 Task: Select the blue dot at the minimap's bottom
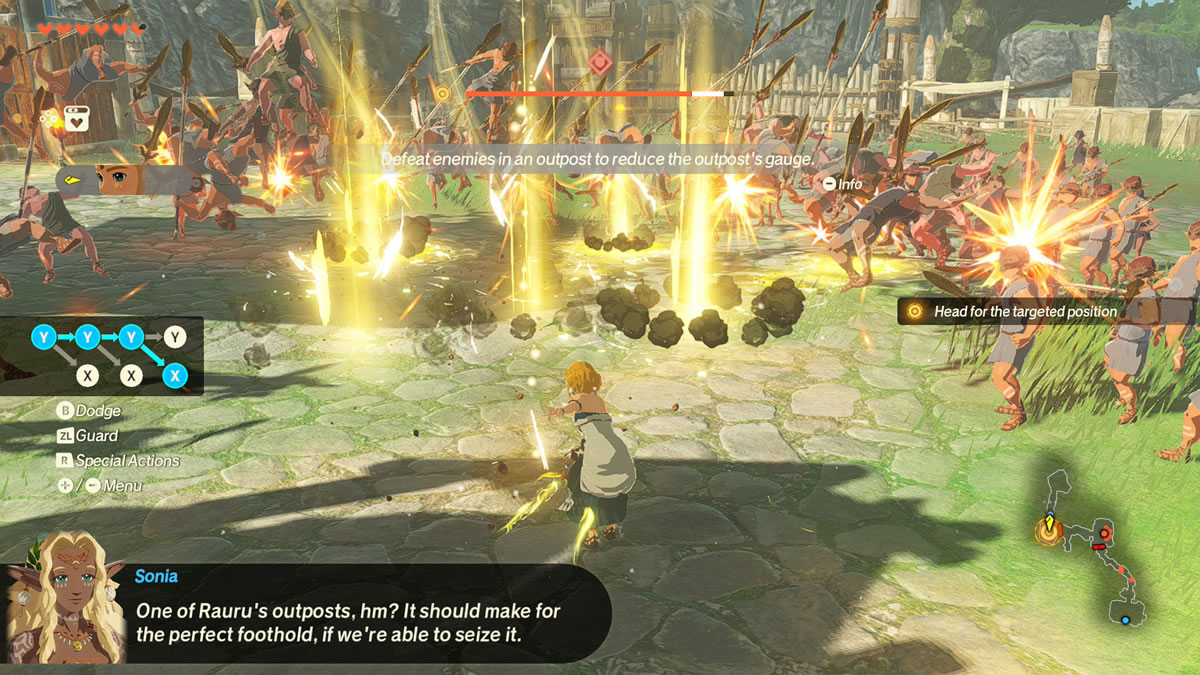pyautogui.click(x=1125, y=620)
